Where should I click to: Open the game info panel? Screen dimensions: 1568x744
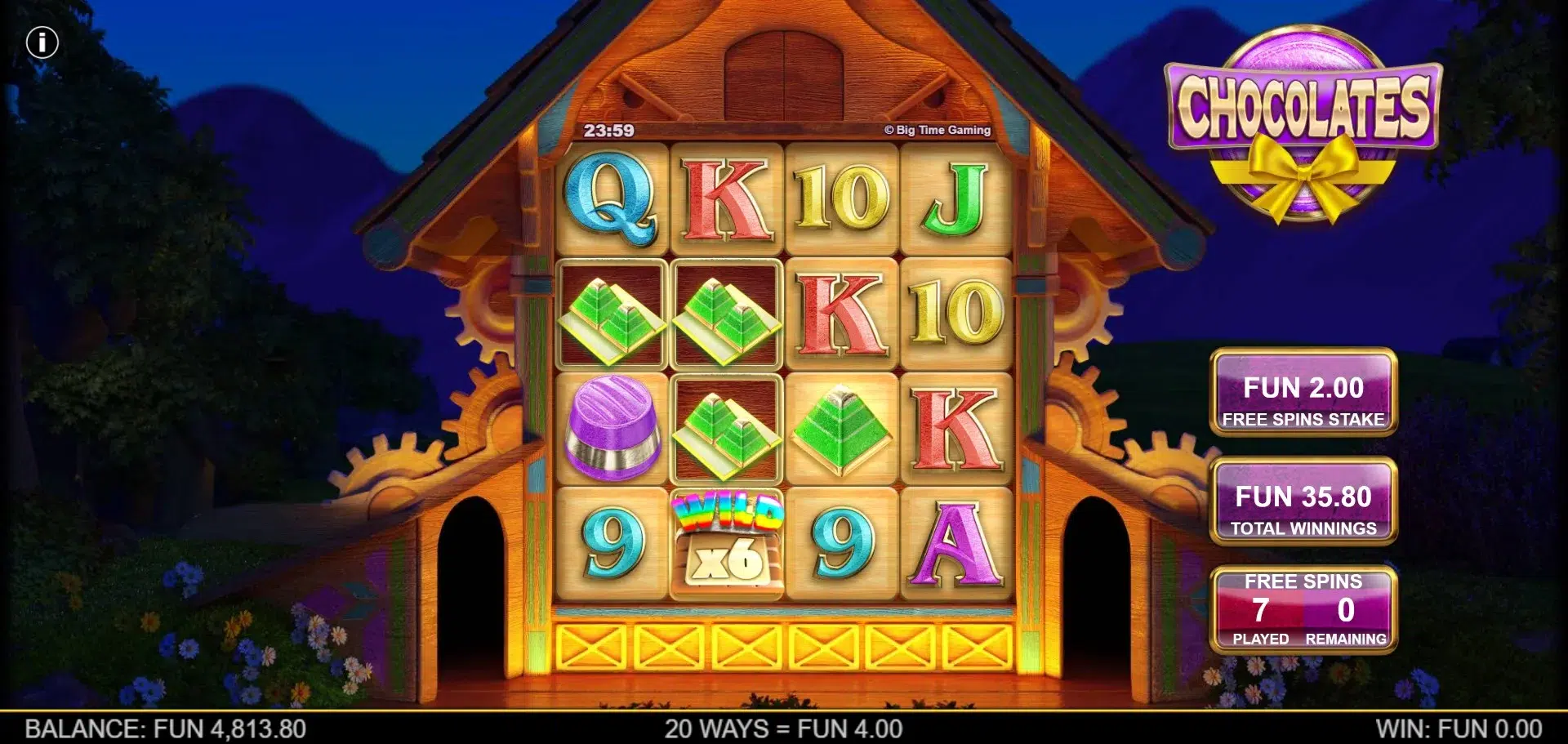pos(42,42)
